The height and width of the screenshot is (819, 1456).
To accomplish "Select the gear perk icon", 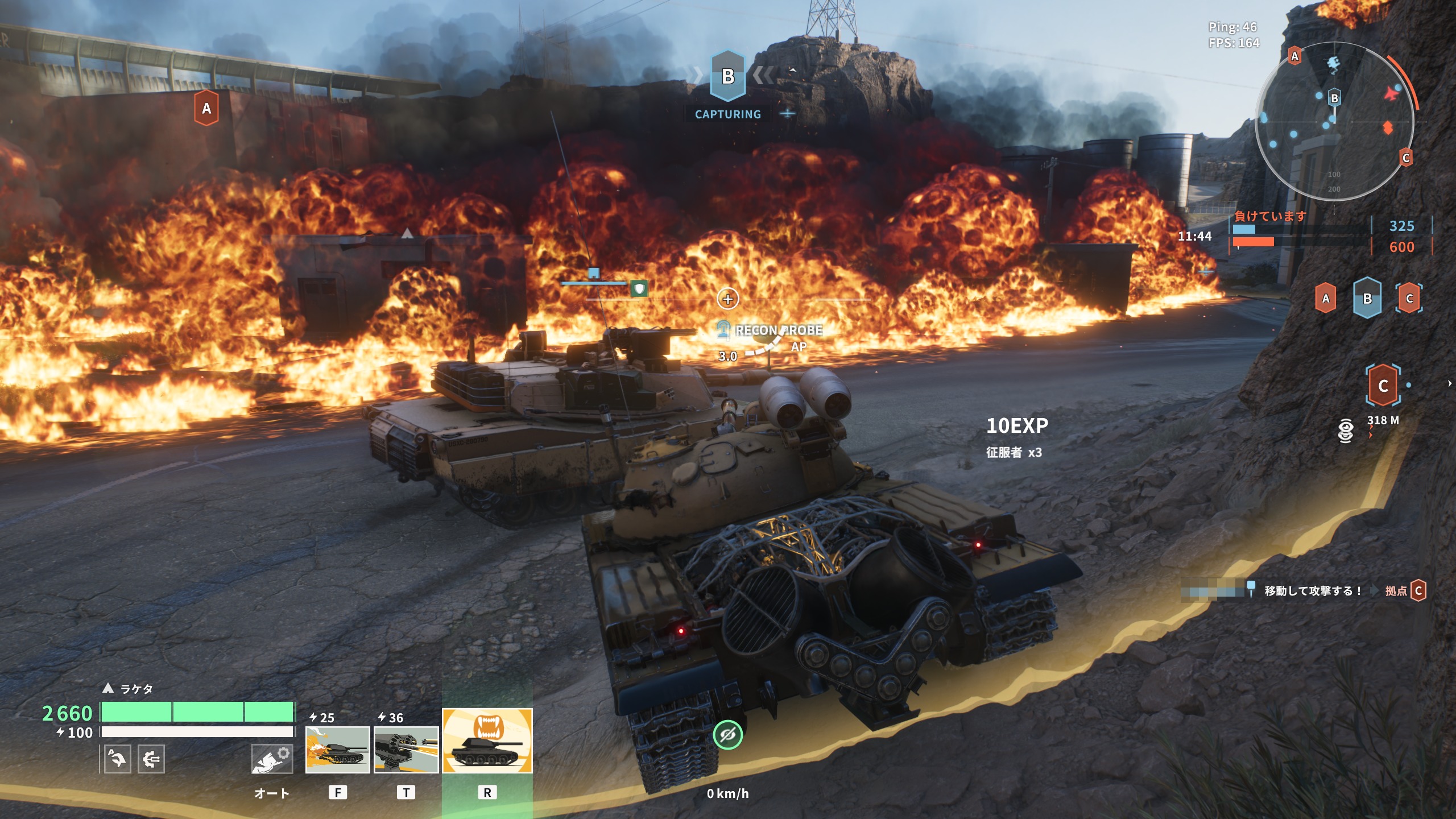I will (x=151, y=759).
